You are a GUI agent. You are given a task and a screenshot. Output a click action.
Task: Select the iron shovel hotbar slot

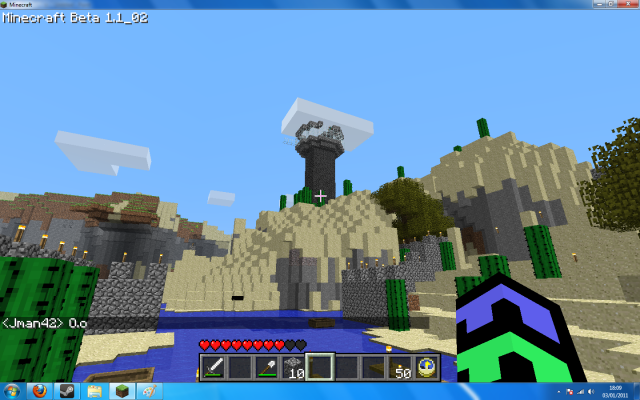[x=267, y=367]
